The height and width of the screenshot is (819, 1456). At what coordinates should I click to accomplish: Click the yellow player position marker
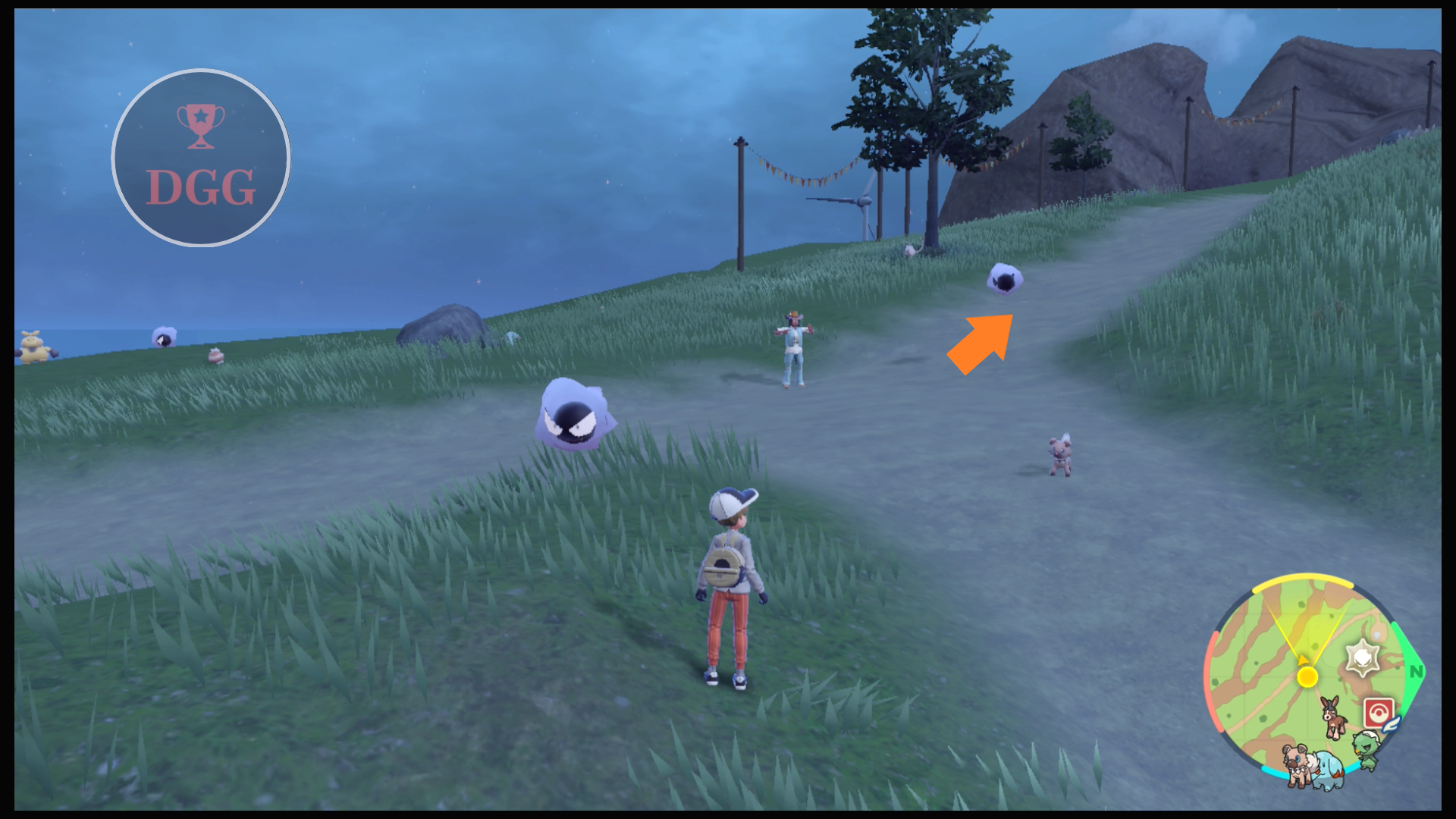1307,676
